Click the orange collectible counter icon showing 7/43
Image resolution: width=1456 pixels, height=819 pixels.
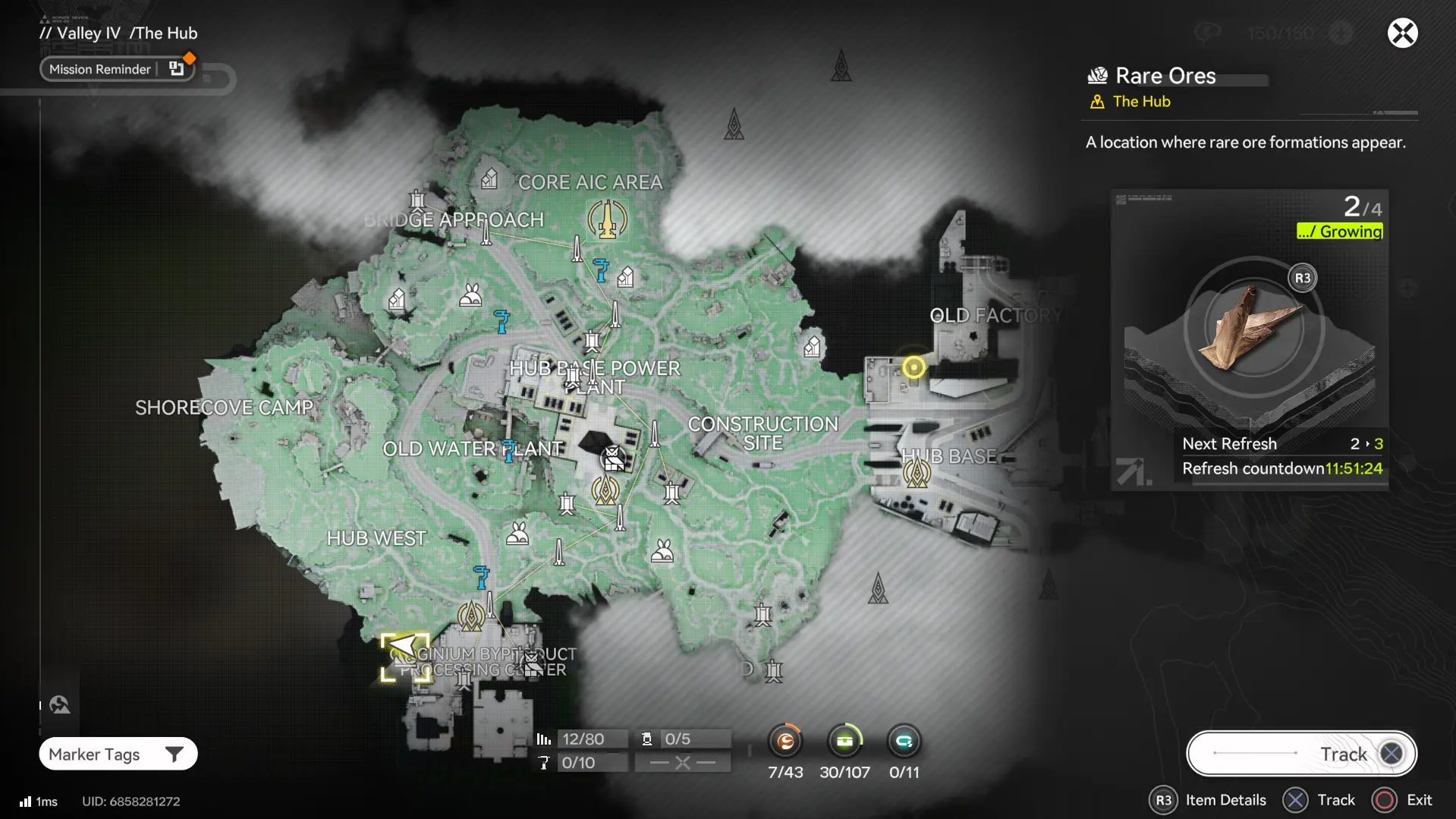click(x=785, y=741)
